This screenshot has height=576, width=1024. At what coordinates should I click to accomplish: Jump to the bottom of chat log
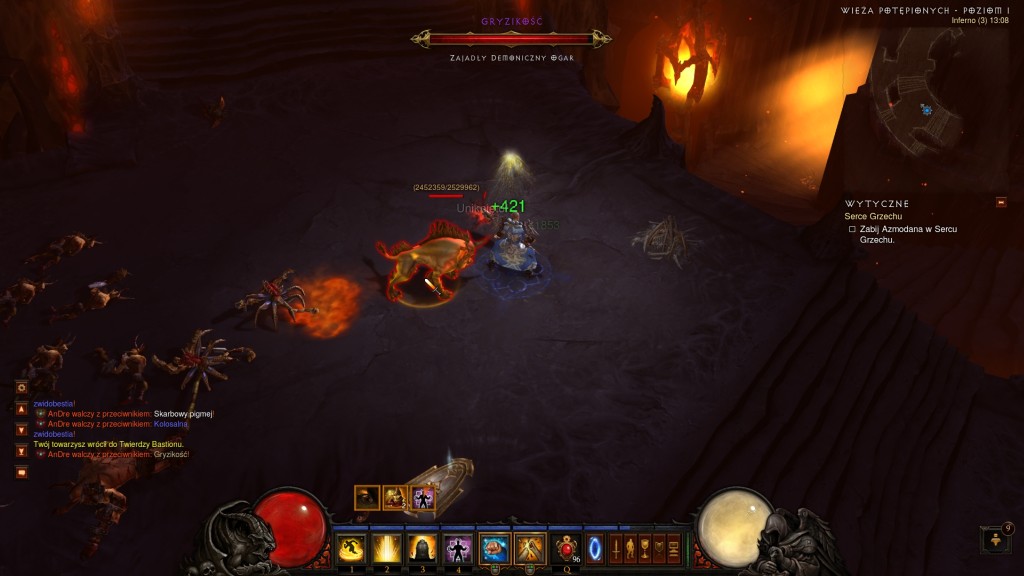21,451
